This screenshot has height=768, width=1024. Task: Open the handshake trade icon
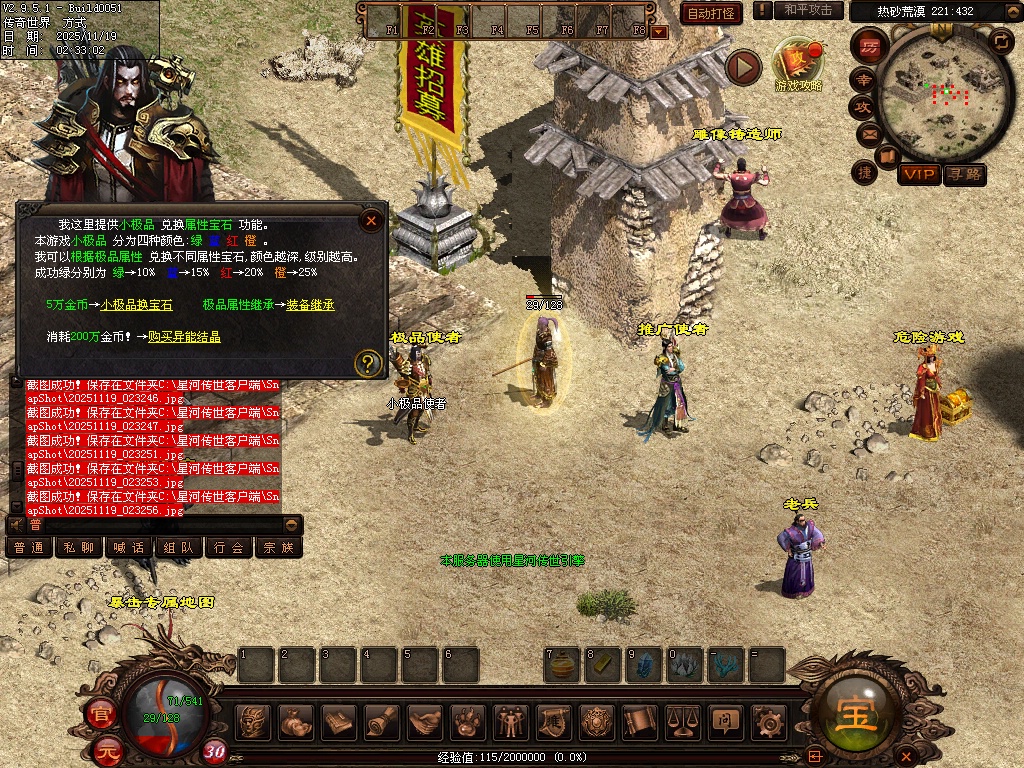pyautogui.click(x=426, y=722)
